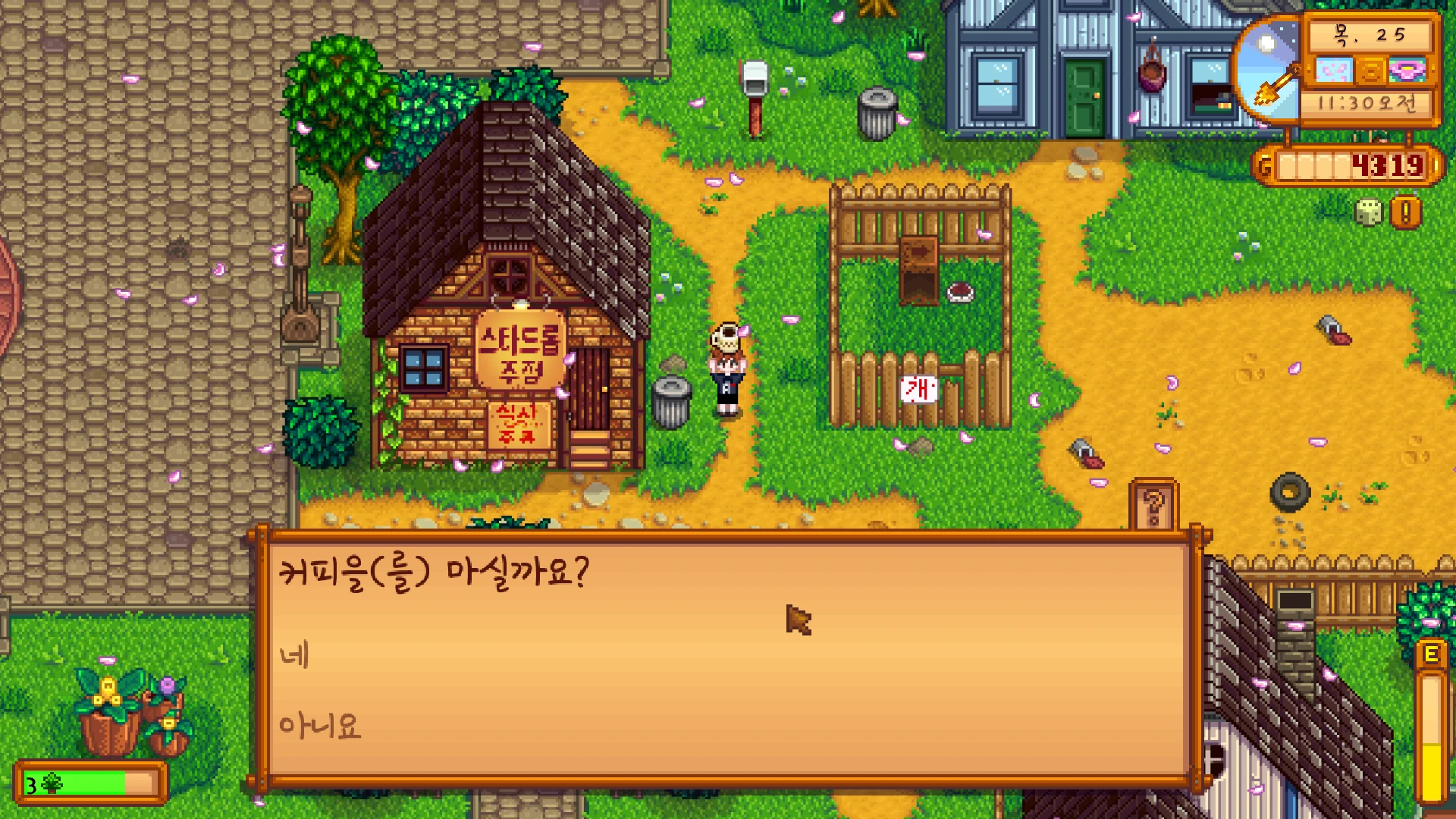Select the 아니요 reply option

(x=320, y=726)
